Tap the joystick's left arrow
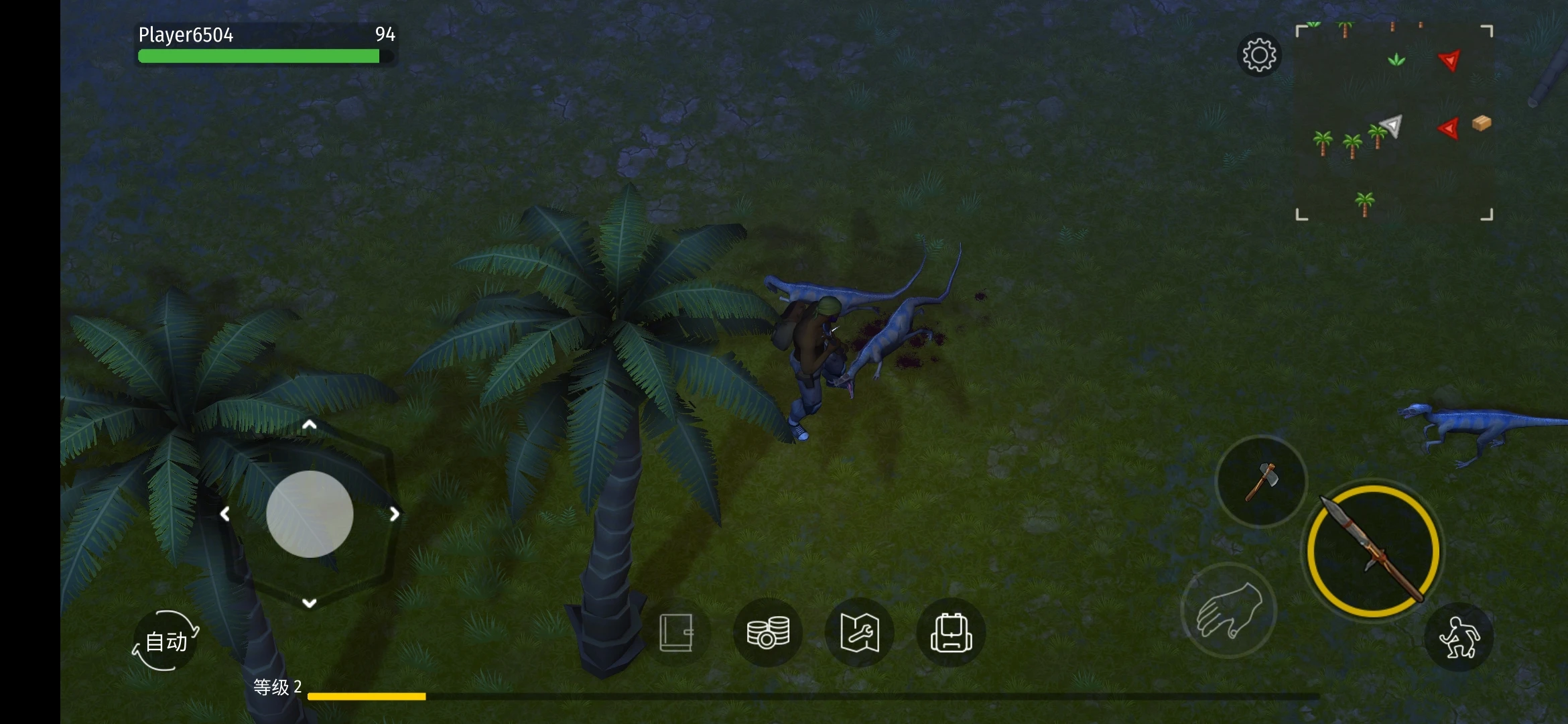Viewport: 1568px width, 724px height. pos(225,514)
